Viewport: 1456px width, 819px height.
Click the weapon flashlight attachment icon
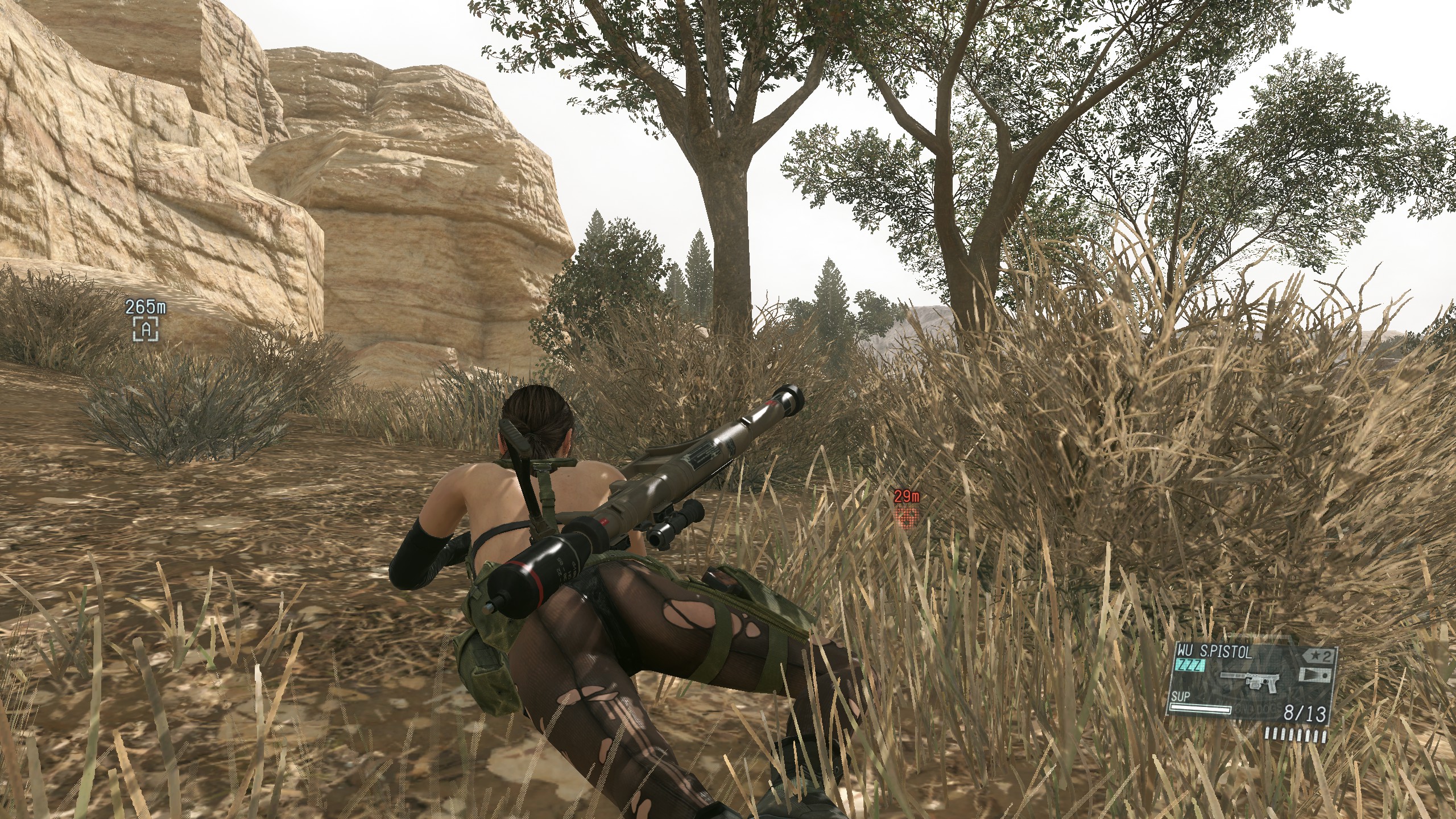(1317, 676)
